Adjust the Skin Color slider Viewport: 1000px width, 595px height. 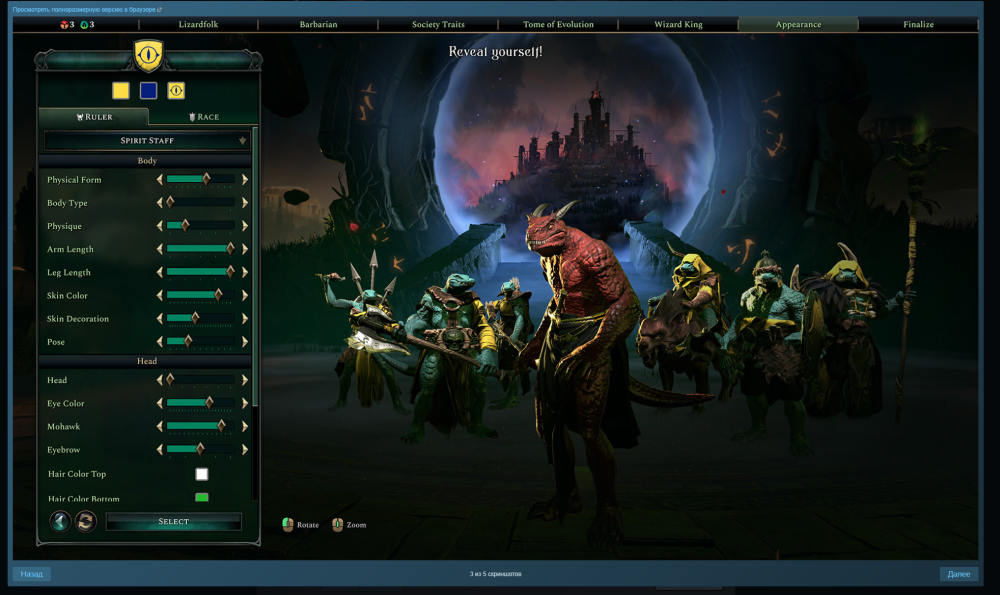pyautogui.click(x=201, y=296)
